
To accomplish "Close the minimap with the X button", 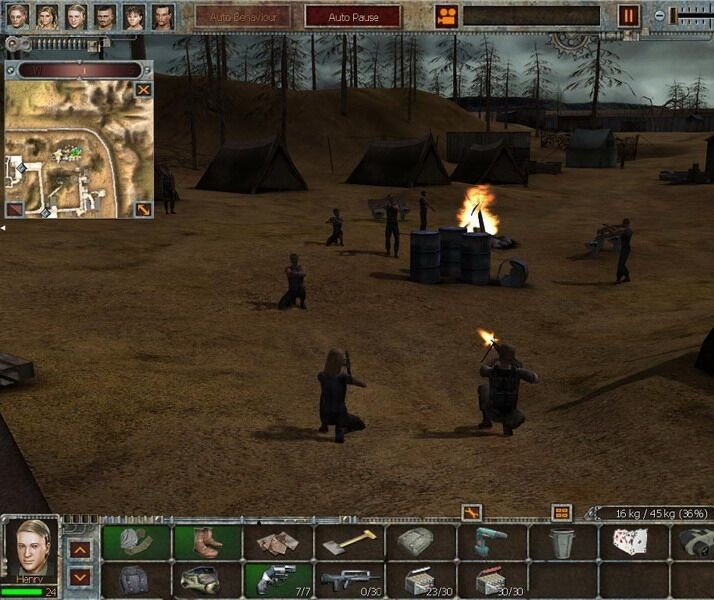I will click(x=143, y=90).
